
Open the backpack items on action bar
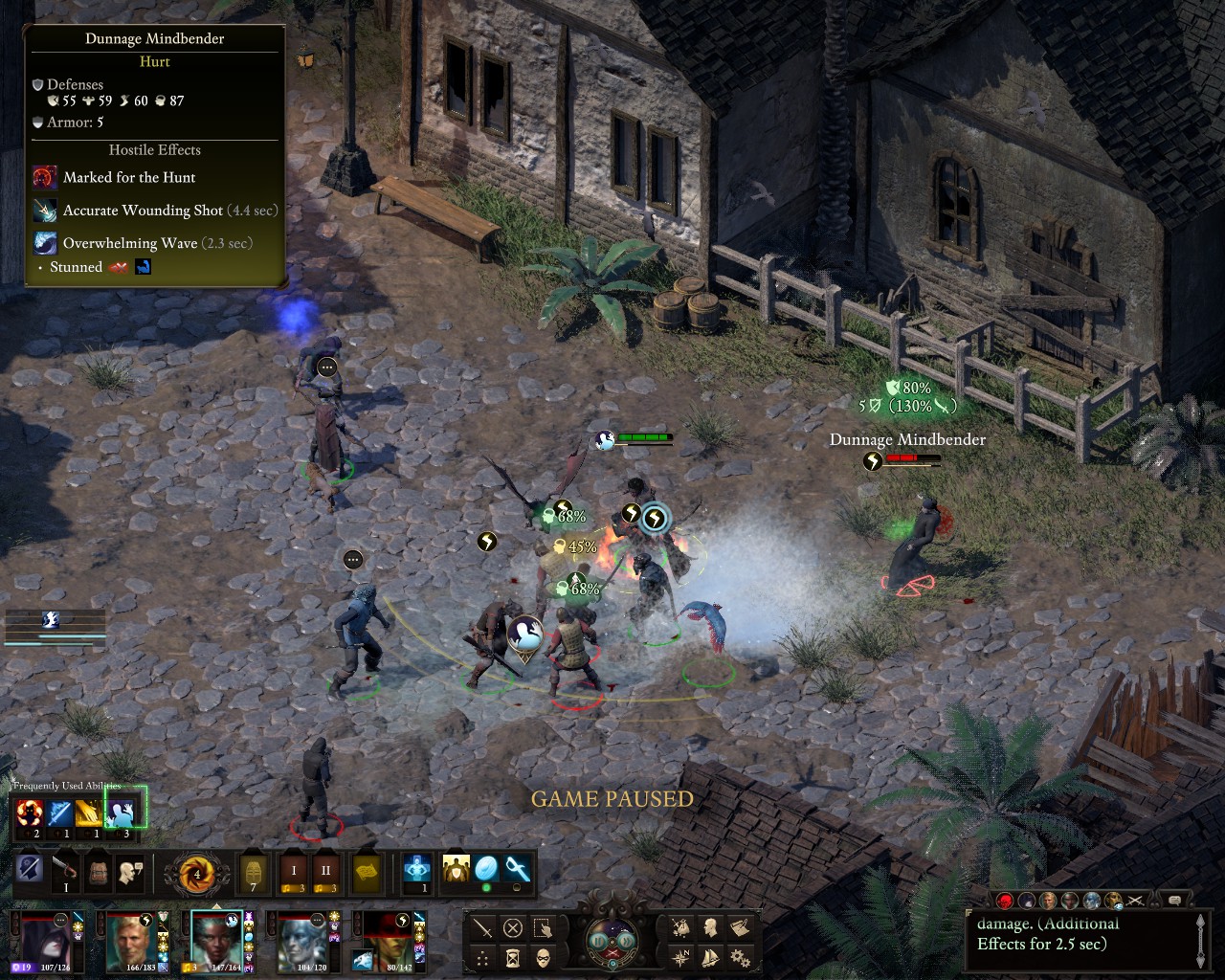coord(98,872)
